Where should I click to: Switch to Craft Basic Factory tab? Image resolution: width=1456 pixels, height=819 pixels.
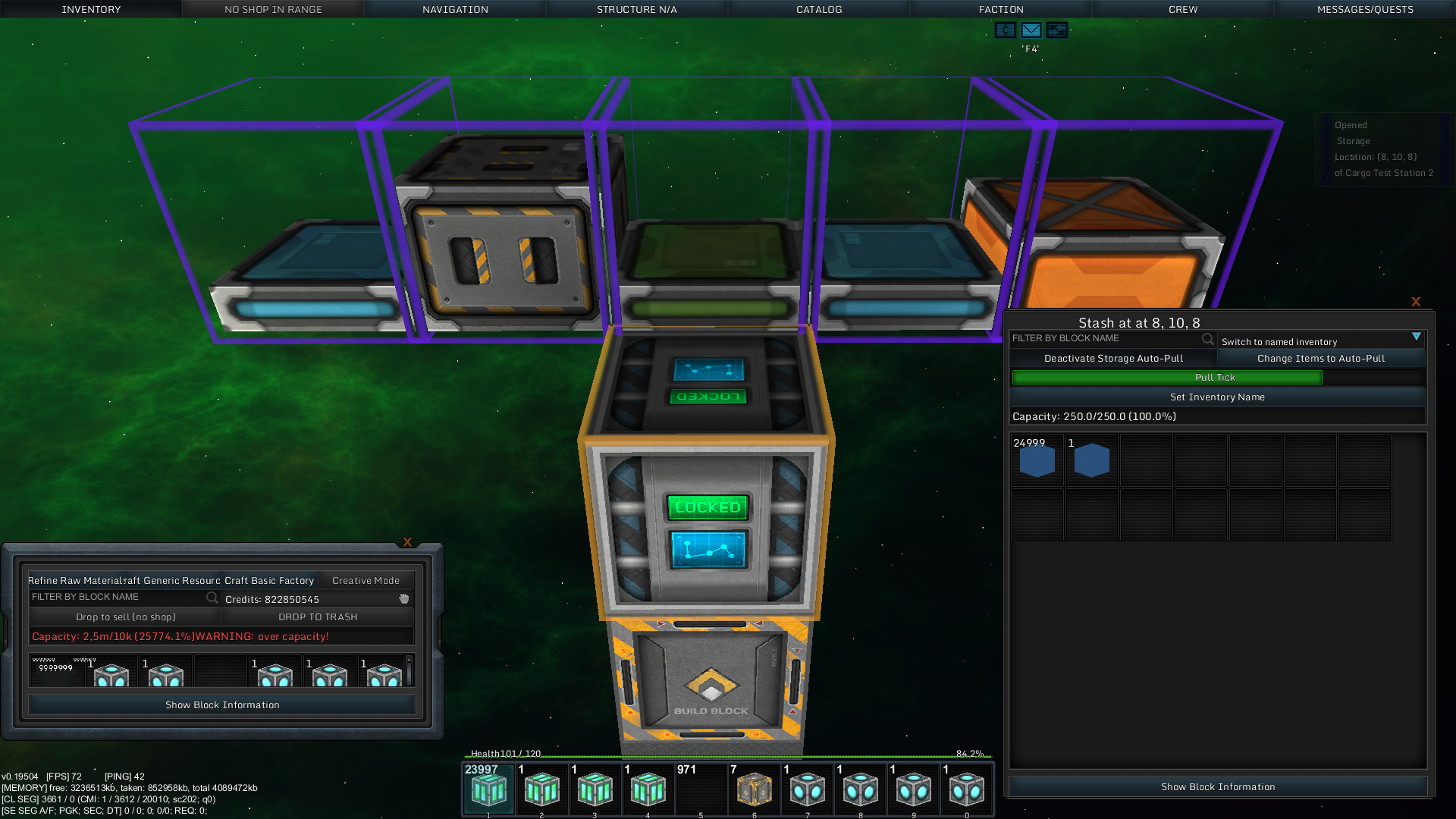(x=269, y=580)
